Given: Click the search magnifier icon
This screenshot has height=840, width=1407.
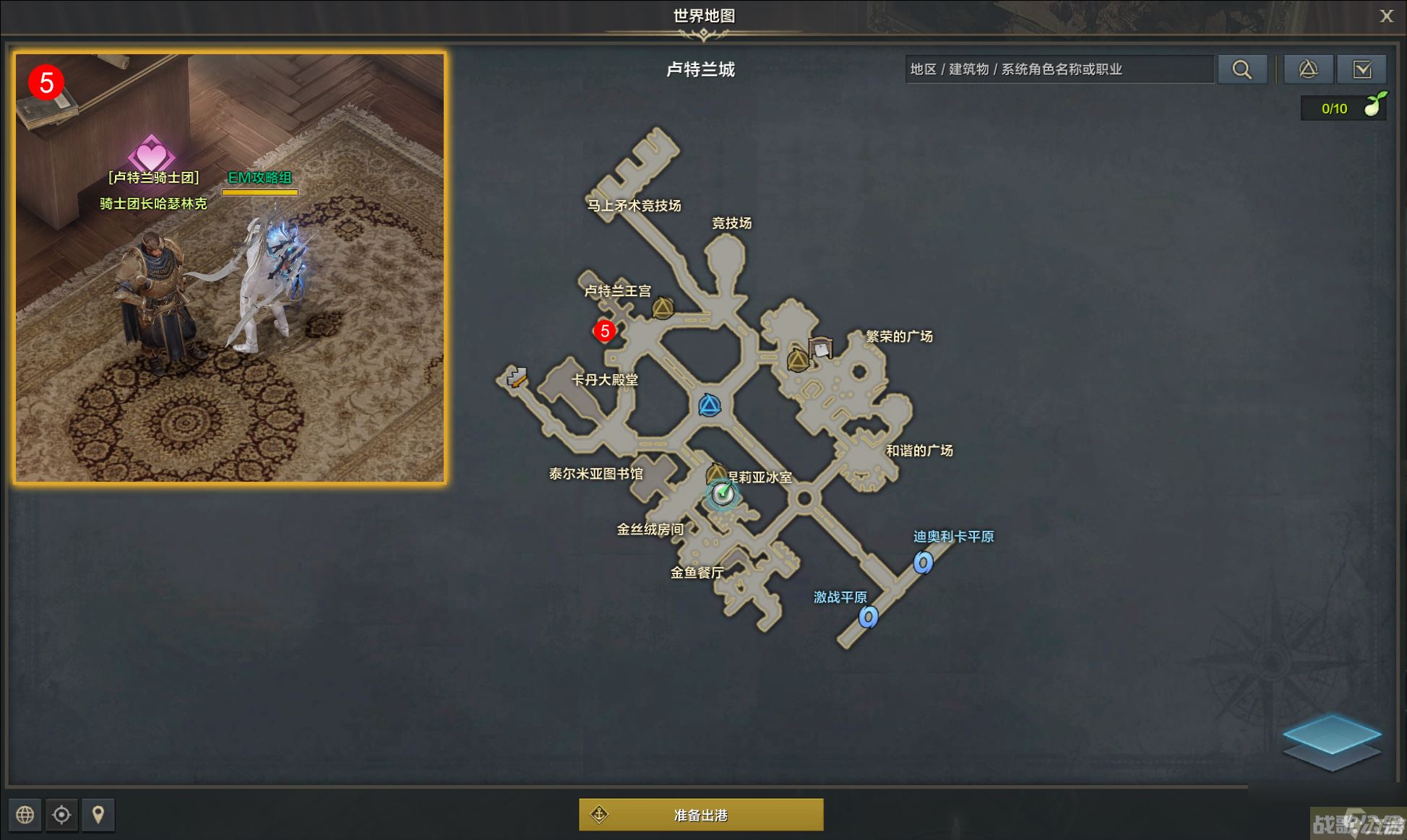Looking at the screenshot, I should [1242, 69].
